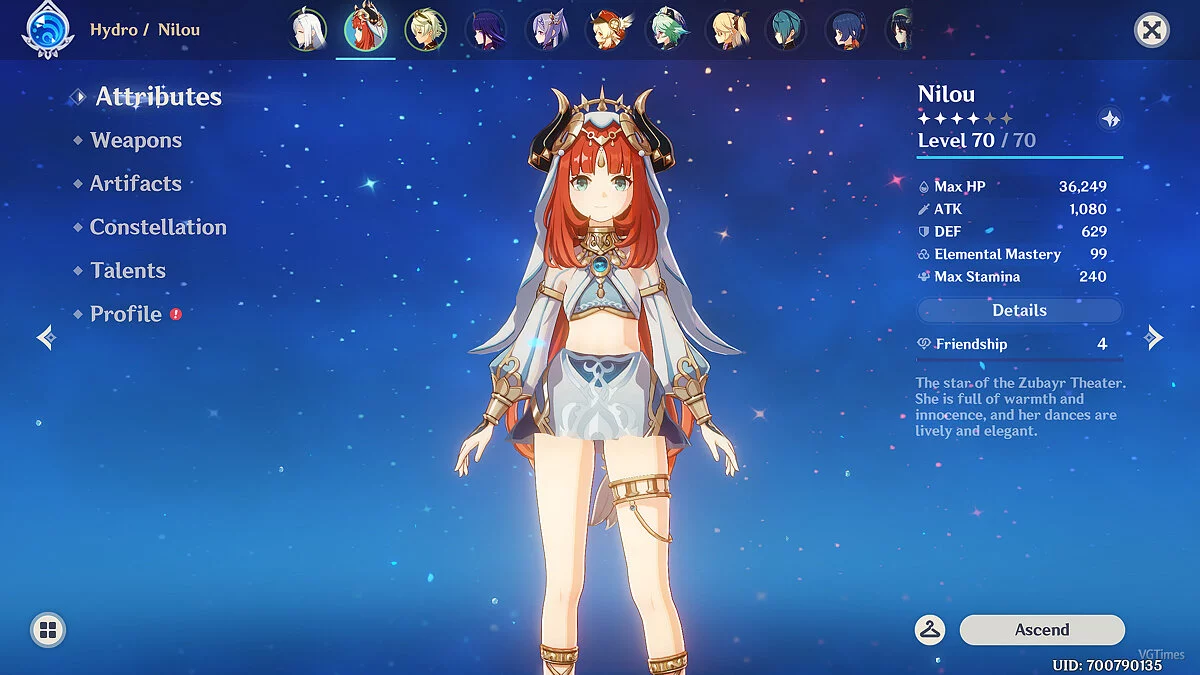Click the sparkle icon beside Nilou's name

1110,120
